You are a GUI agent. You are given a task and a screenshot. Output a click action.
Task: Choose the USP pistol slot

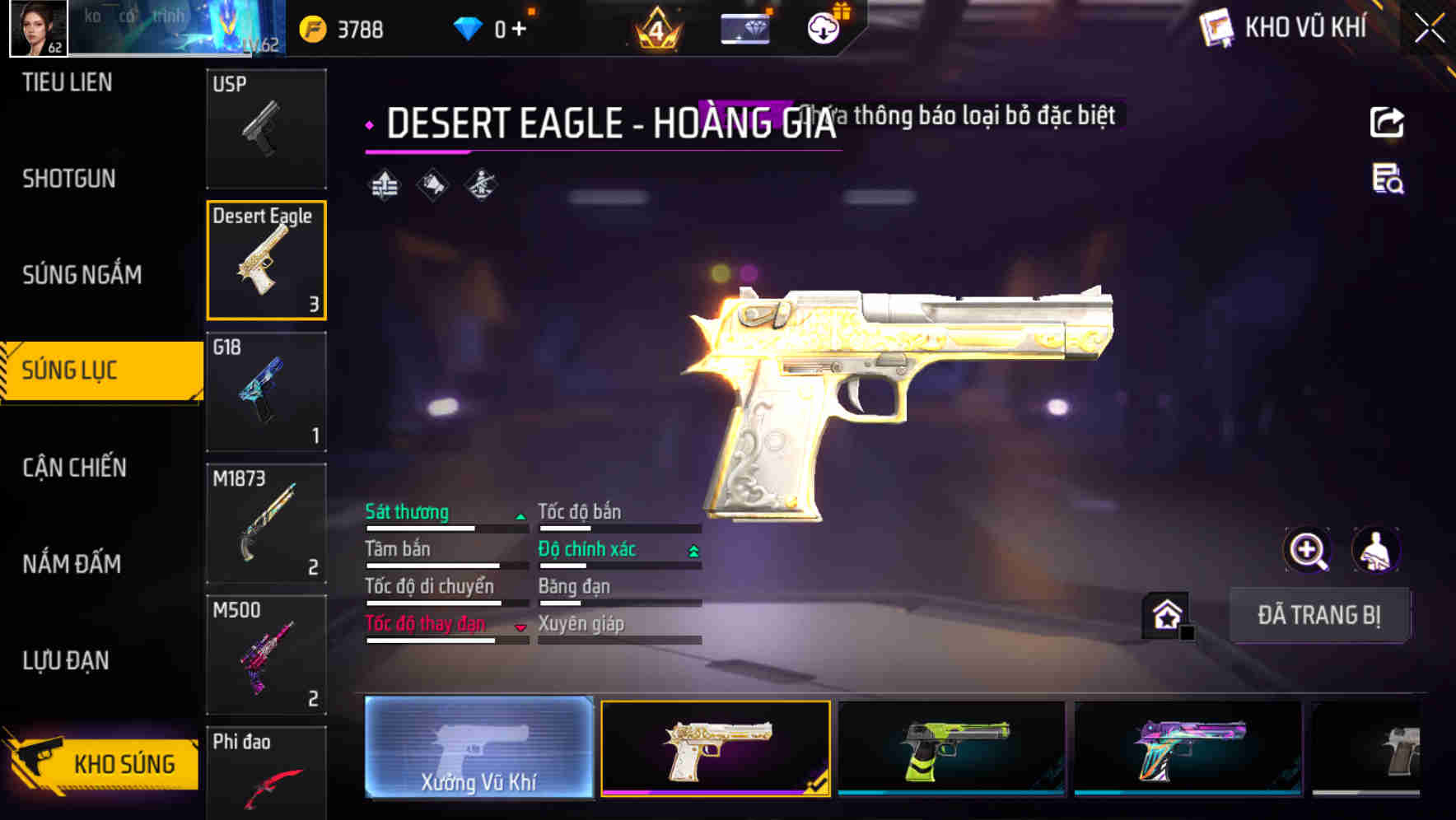click(x=266, y=128)
